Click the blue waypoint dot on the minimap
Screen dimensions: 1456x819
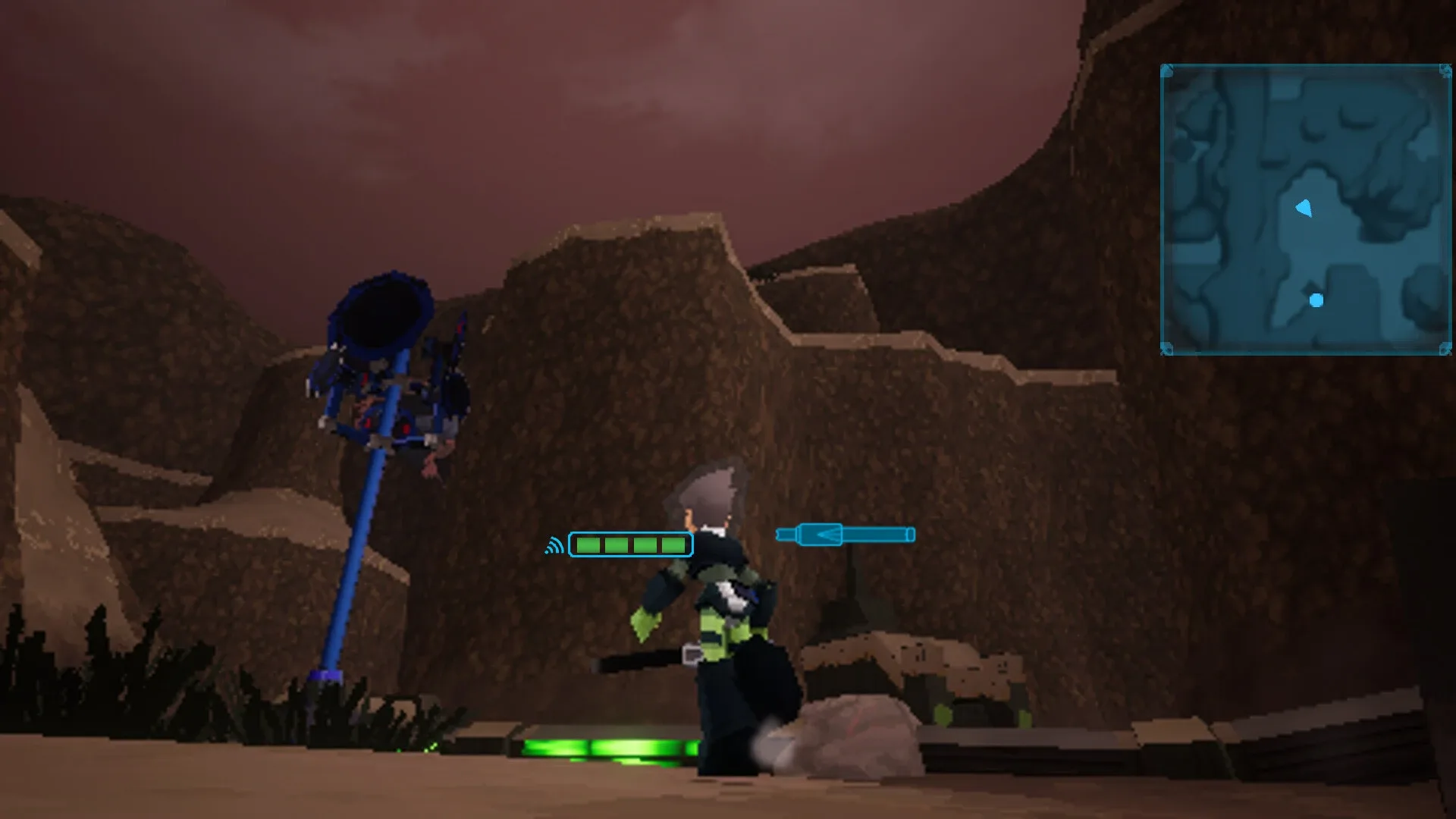[1316, 300]
